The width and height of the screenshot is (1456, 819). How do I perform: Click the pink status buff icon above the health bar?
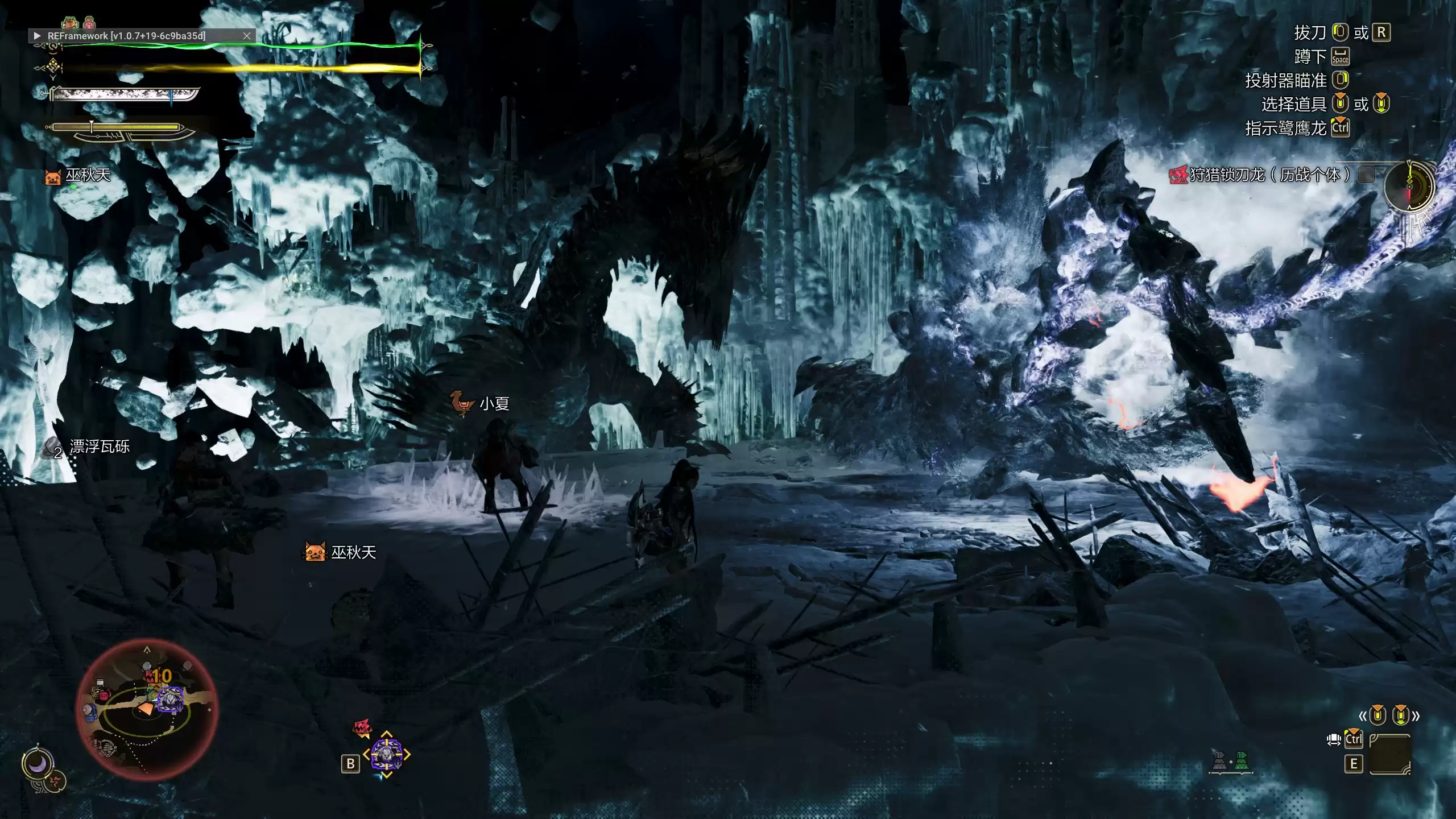[89, 23]
